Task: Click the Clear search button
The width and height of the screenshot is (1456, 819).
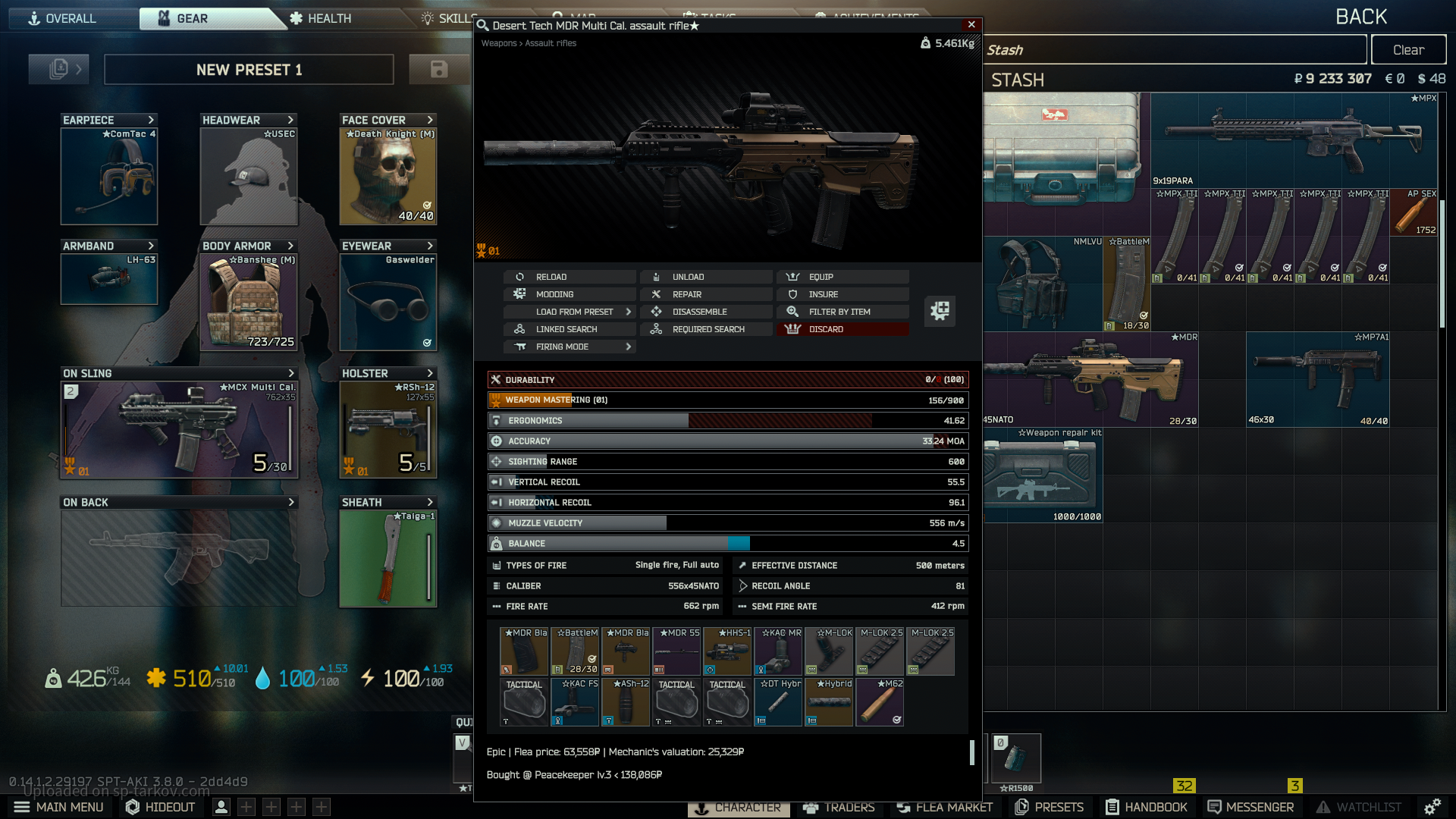Action: click(1408, 50)
